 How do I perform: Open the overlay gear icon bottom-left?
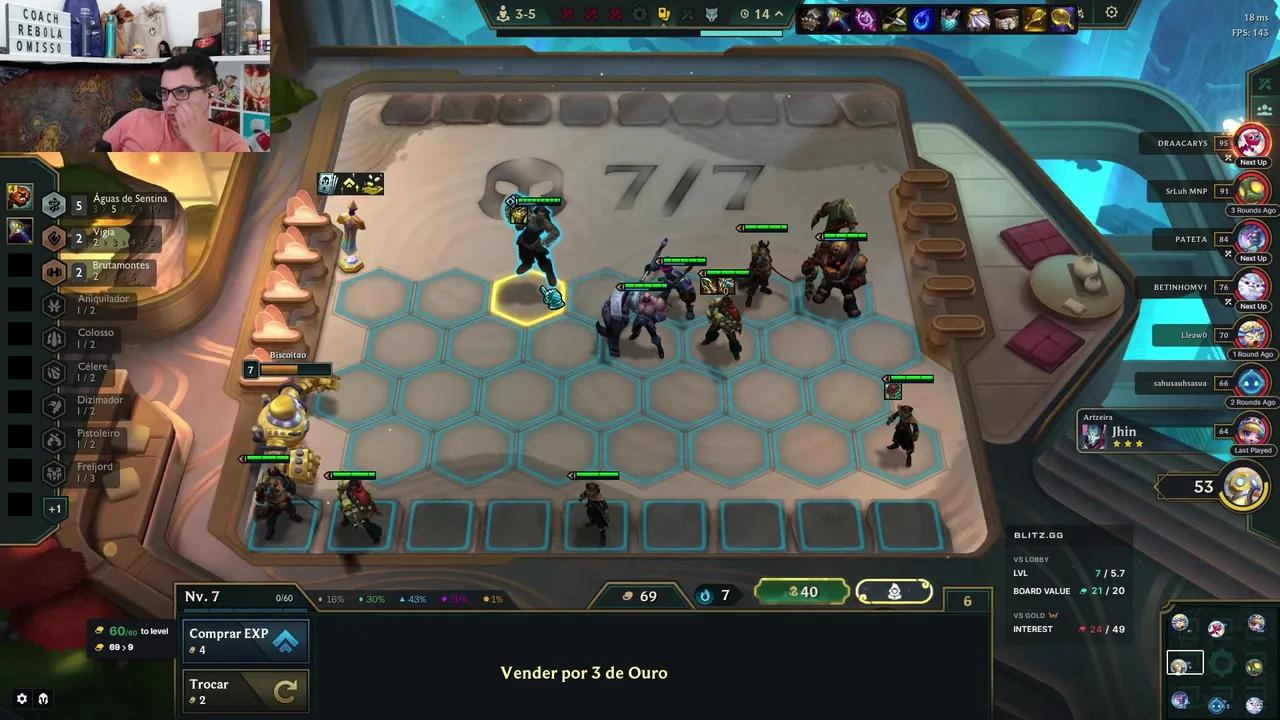coord(22,699)
